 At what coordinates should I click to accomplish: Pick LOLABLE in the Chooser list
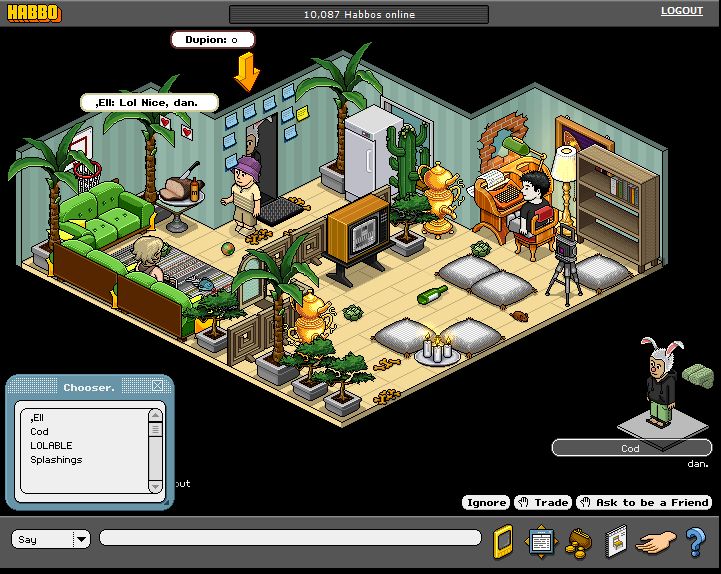tap(51, 446)
